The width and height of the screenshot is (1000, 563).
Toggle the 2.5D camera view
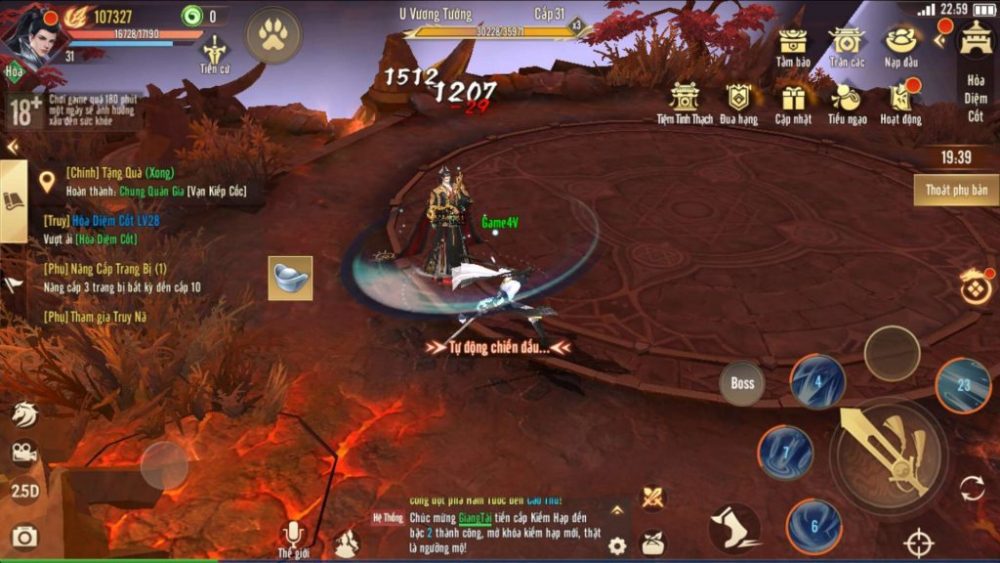coord(24,492)
